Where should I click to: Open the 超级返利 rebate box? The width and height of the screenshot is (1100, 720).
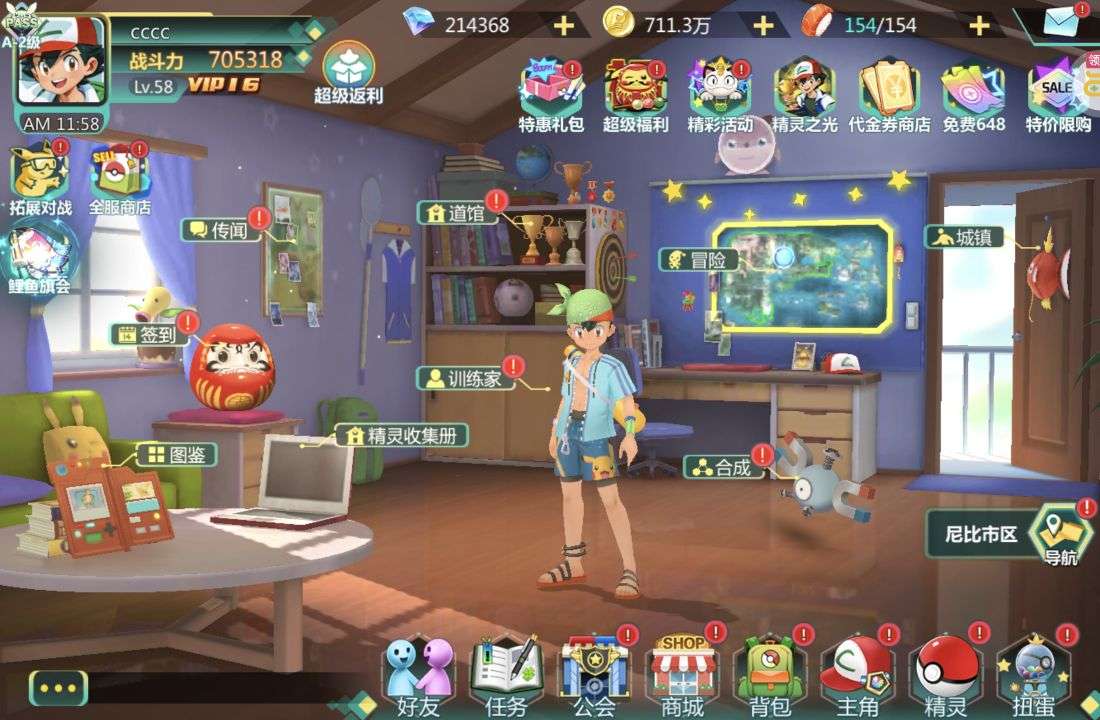tap(349, 72)
